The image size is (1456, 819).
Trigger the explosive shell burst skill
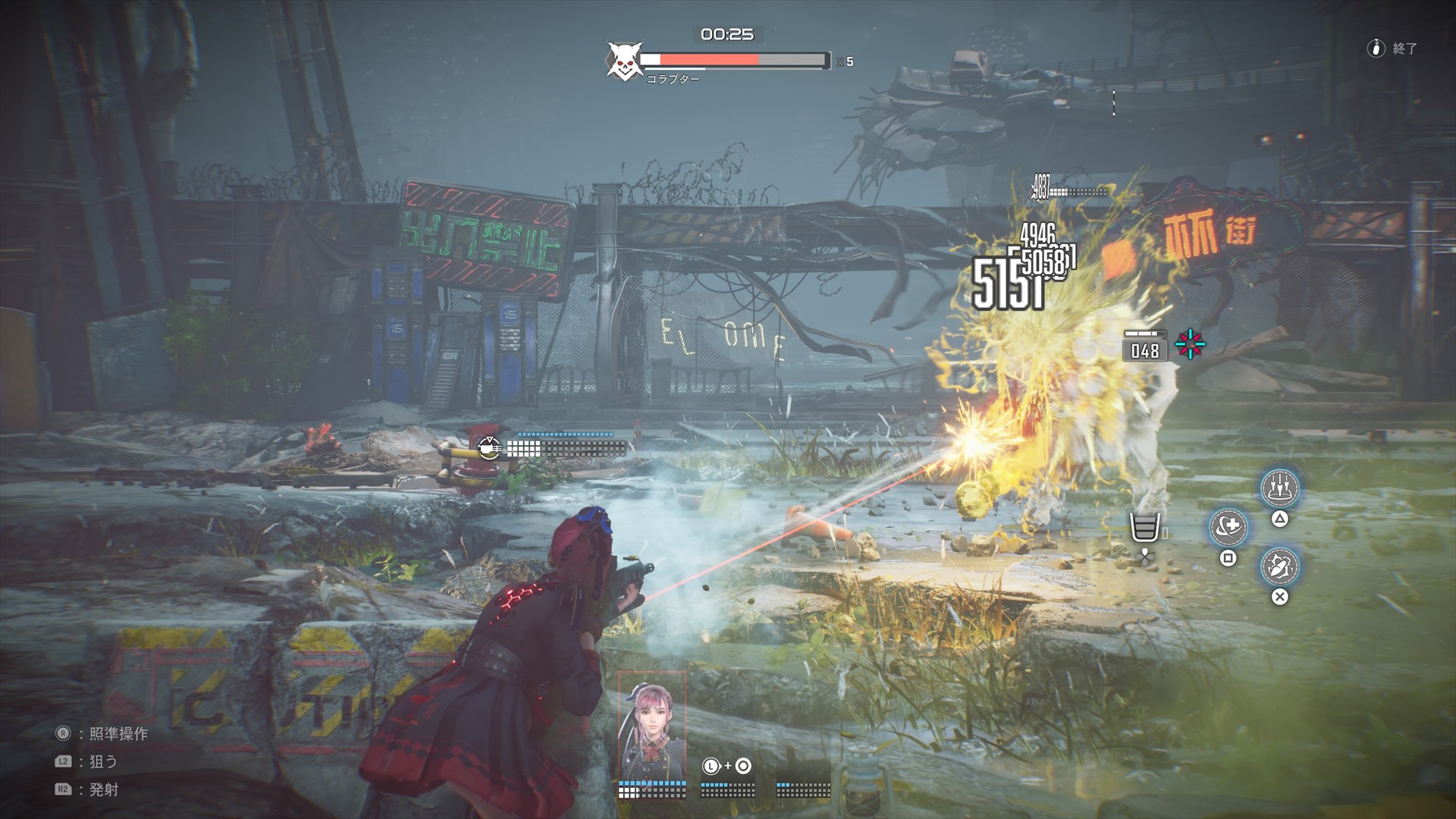click(1279, 566)
